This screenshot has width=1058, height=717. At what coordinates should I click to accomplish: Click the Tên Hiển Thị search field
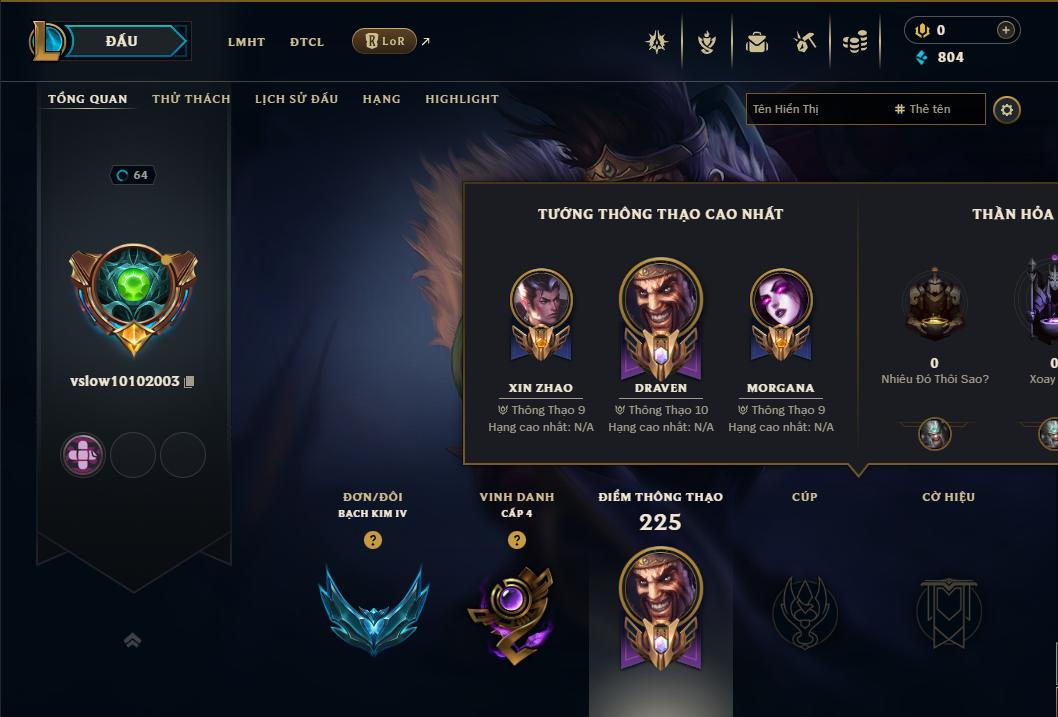pyautogui.click(x=815, y=109)
